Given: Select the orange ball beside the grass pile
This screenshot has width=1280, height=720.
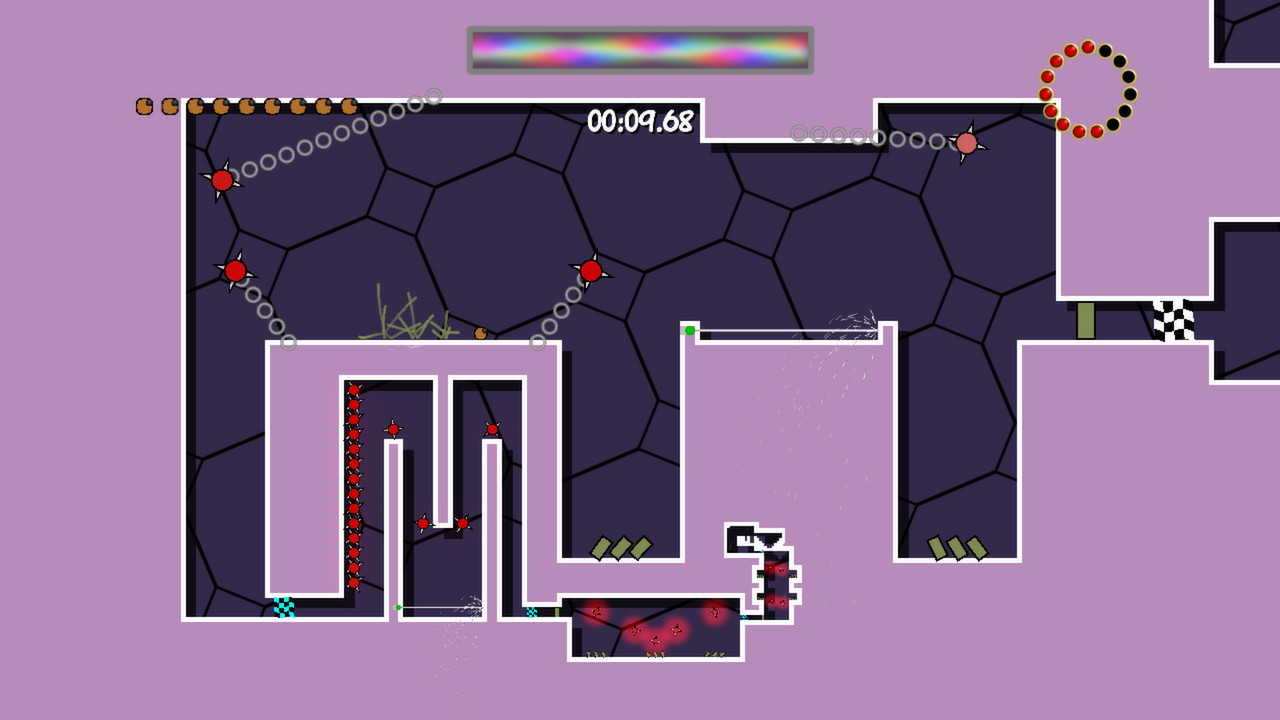Looking at the screenshot, I should click(482, 333).
